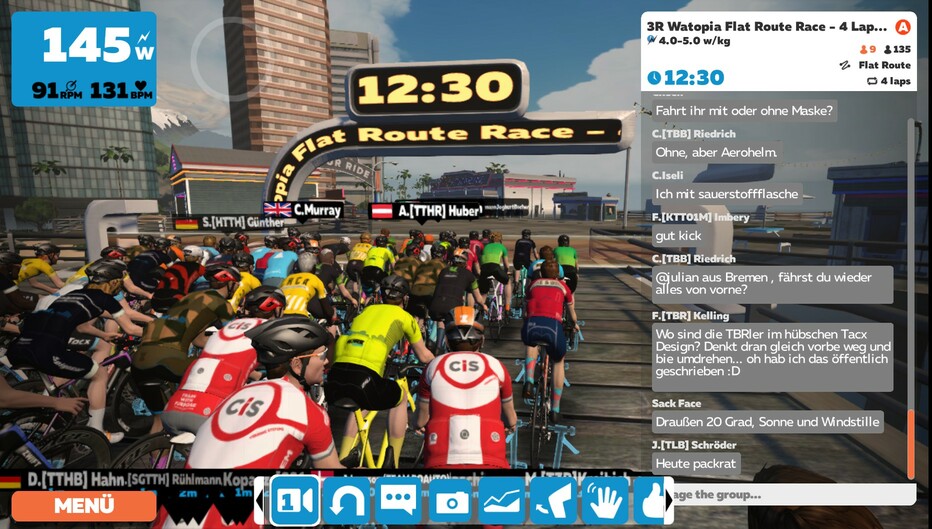932x529 pixels.
Task: Focus the group message input field
Action: click(790, 494)
